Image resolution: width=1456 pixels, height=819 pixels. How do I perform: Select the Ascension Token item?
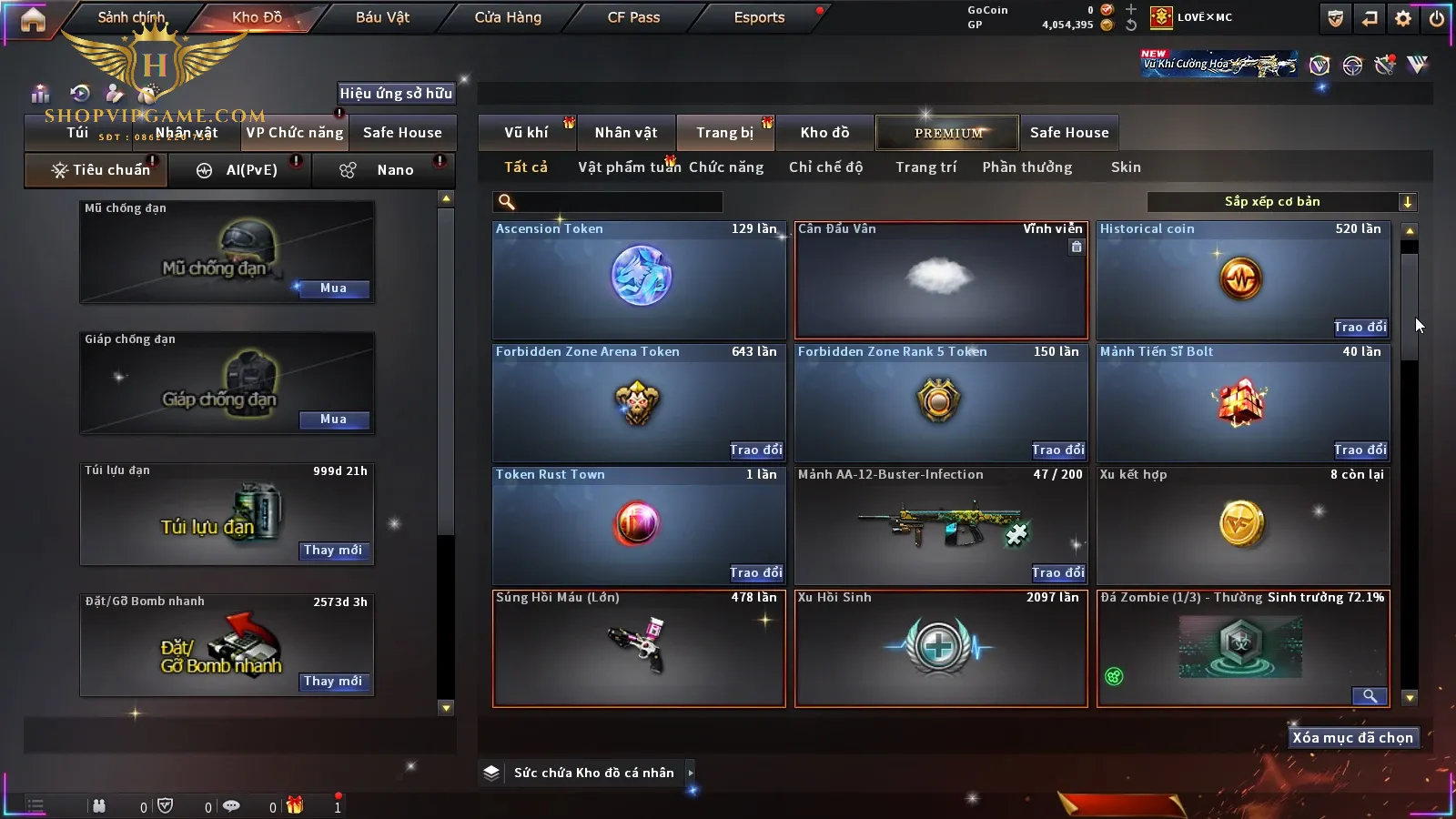tap(639, 278)
